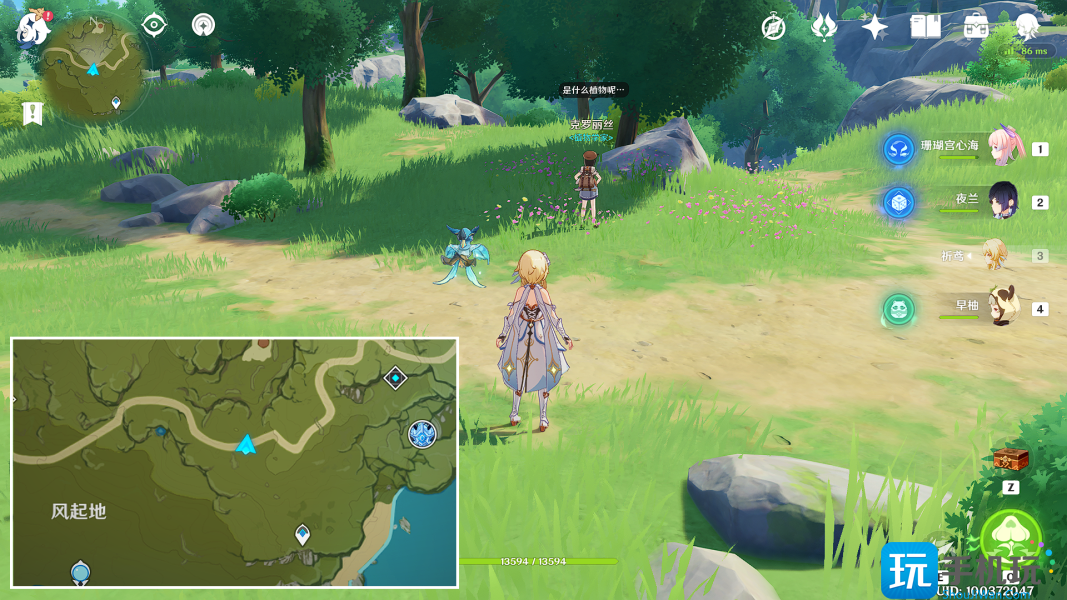Open the adventurer handbook book icon
Viewport: 1067px width, 600px height.
(925, 27)
